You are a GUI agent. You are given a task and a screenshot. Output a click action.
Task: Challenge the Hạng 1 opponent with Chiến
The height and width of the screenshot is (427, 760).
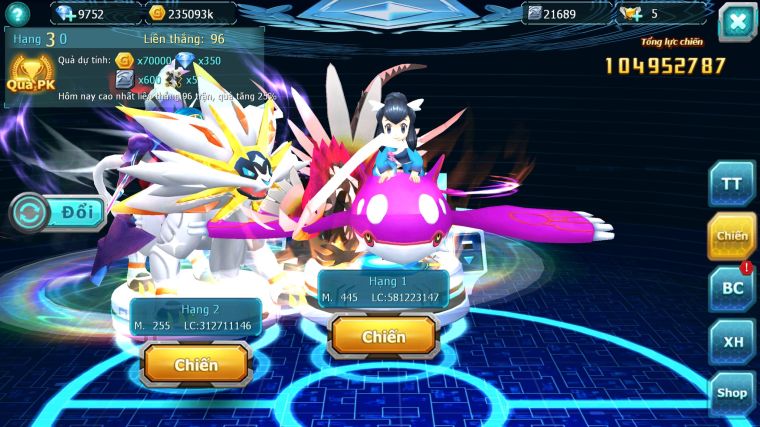coord(383,337)
